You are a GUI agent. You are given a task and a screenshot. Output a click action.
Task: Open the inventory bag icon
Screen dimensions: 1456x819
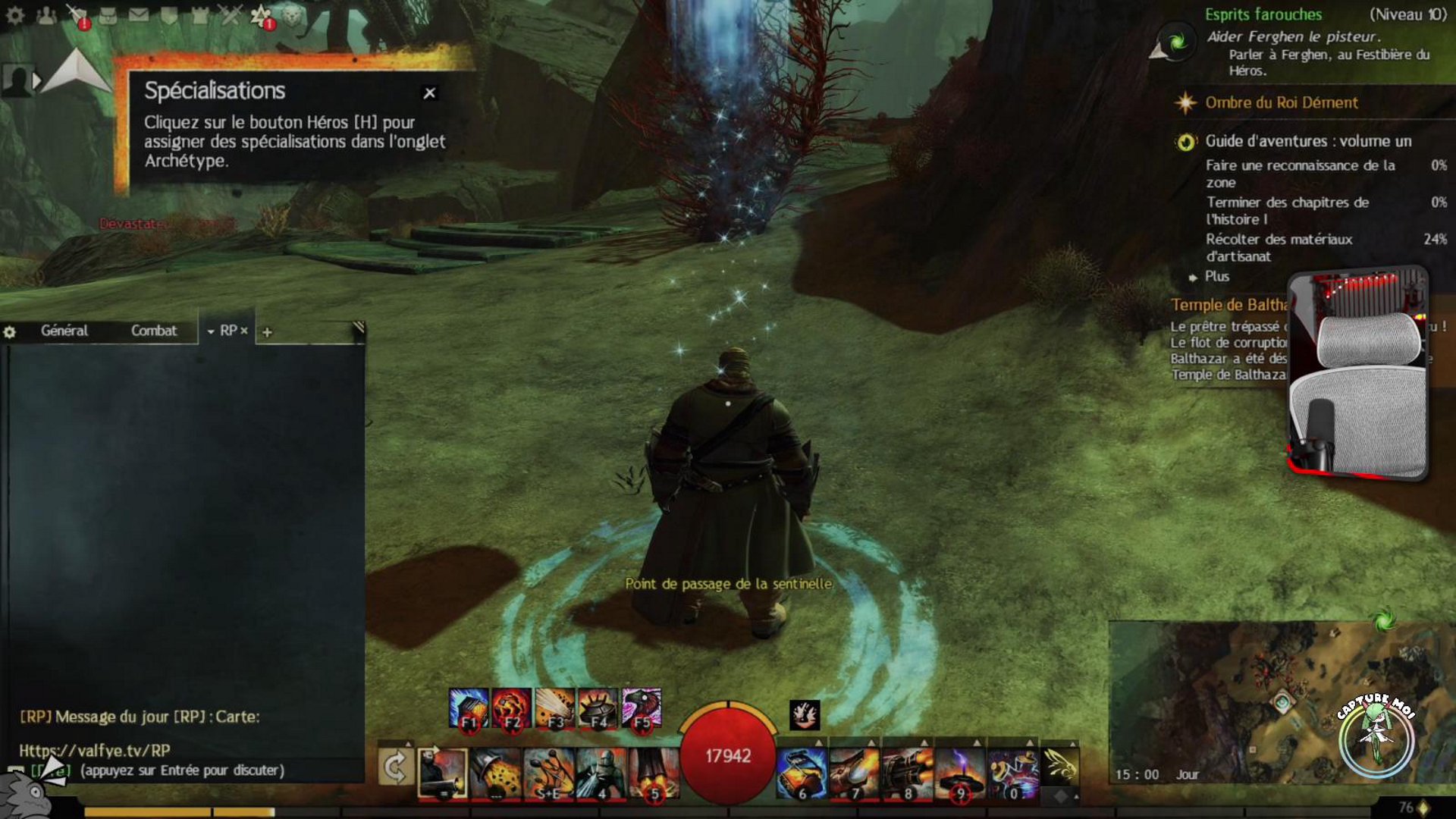click(x=108, y=15)
